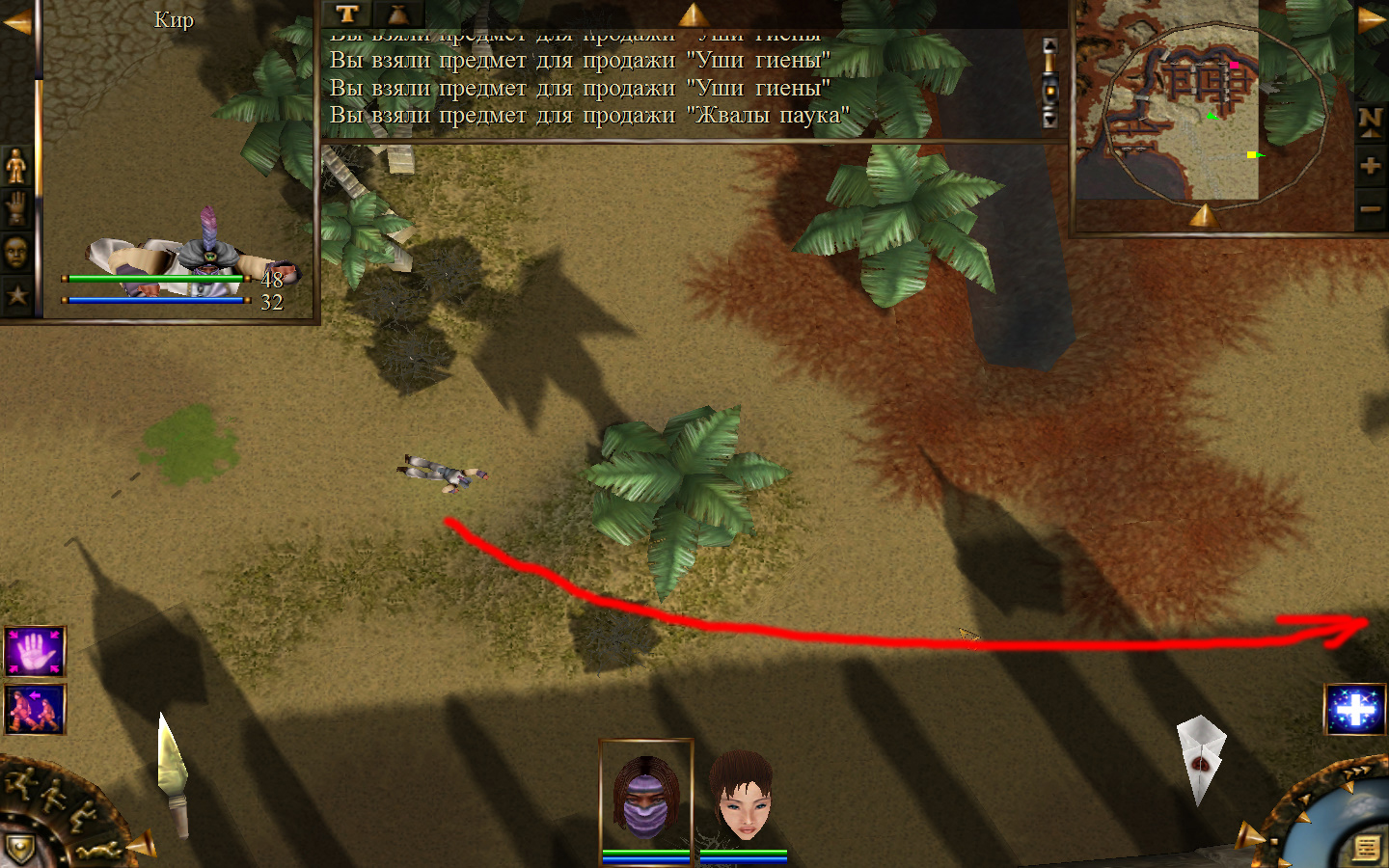Zoom out the minimap with minus
1389x868 pixels.
1370,208
